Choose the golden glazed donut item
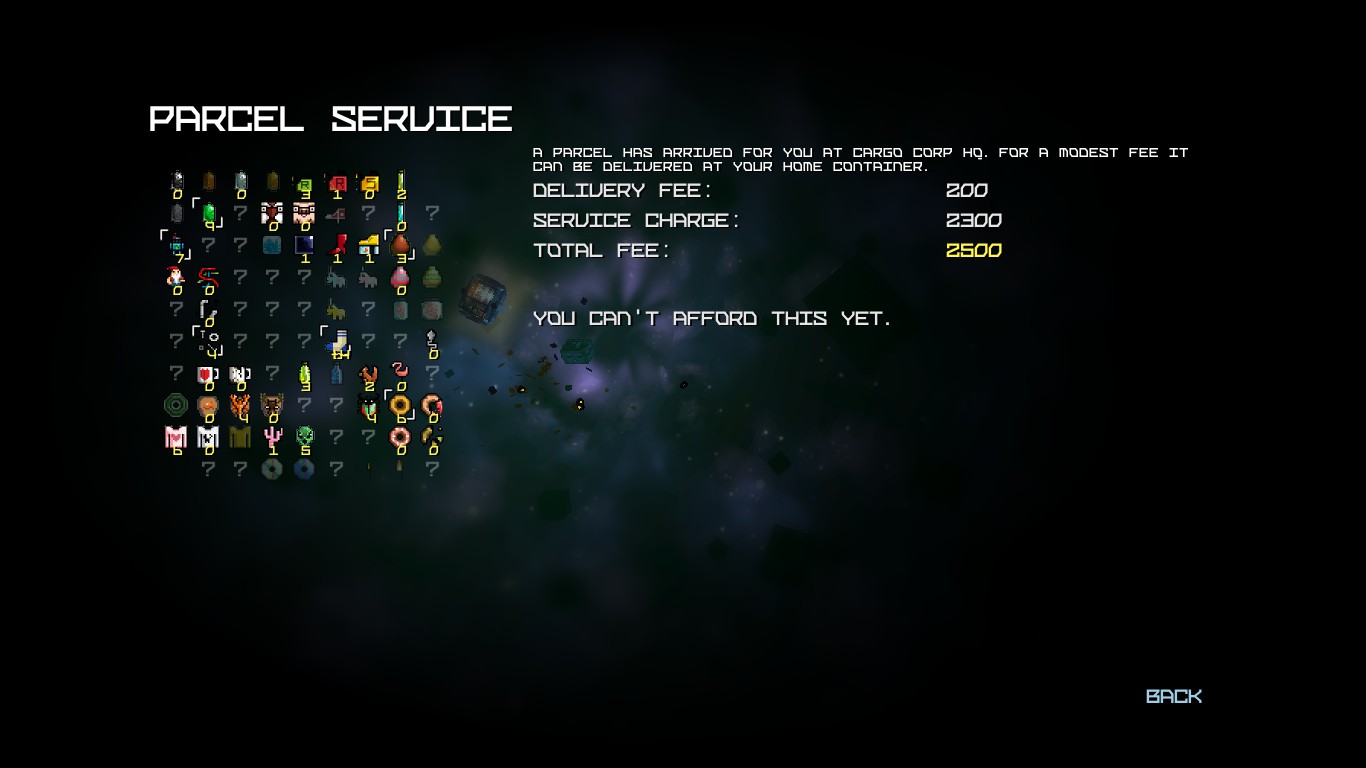The height and width of the screenshot is (768, 1366). [400, 405]
